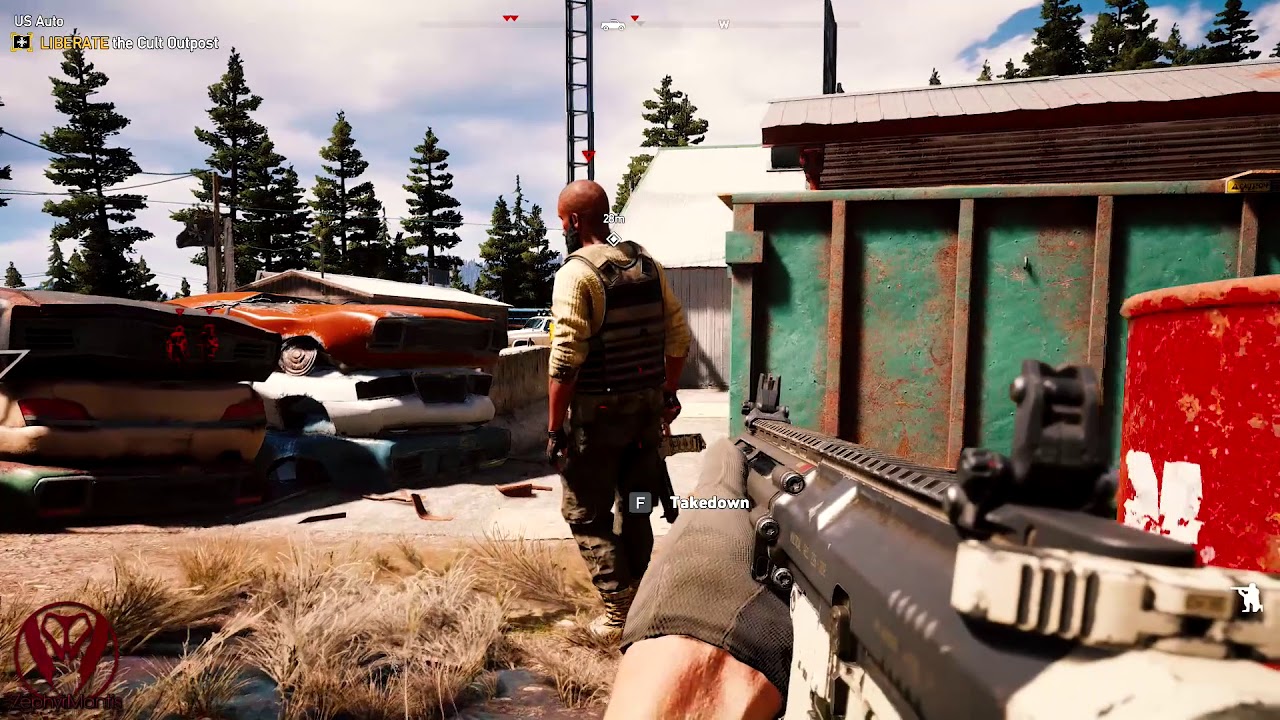
Task: Click the red channel watermark logo
Action: 66,652
